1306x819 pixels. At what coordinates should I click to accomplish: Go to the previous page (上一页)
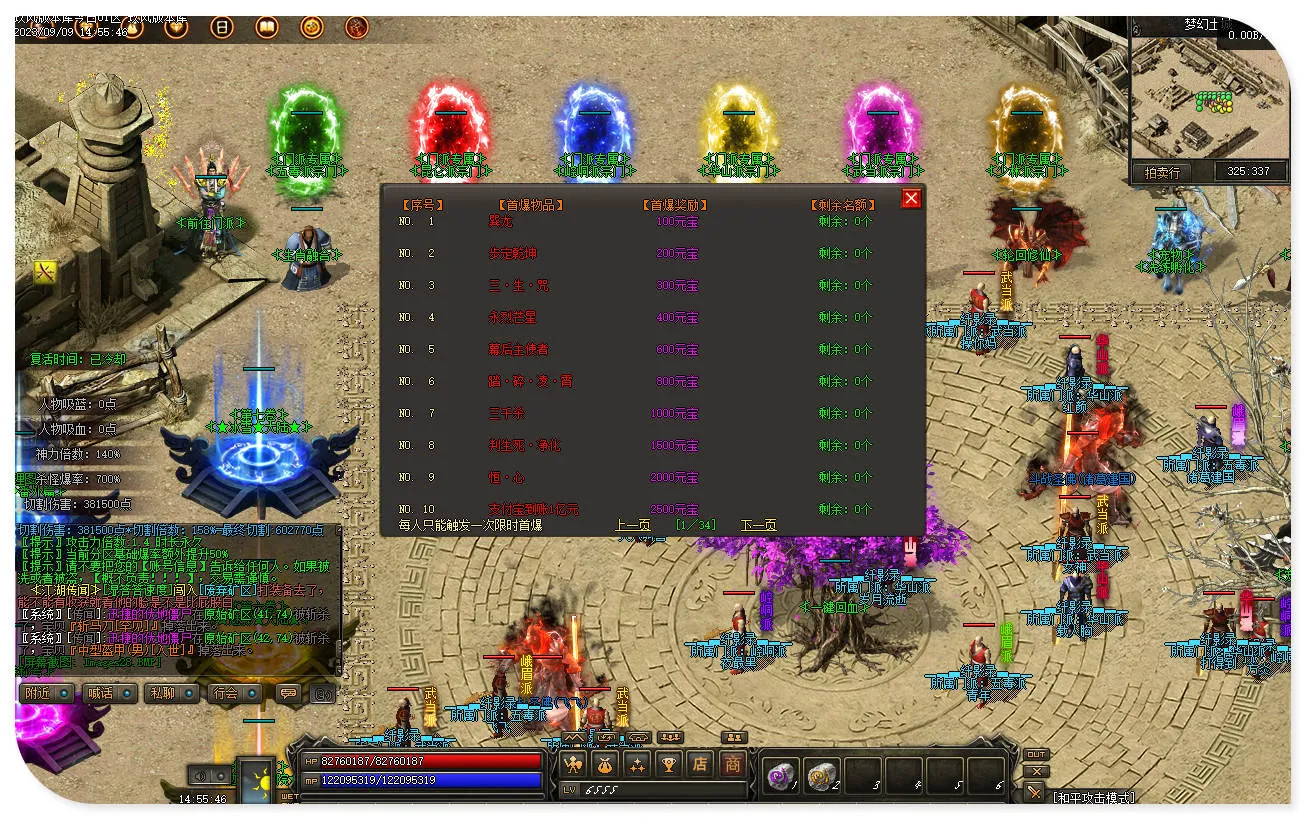click(x=632, y=525)
